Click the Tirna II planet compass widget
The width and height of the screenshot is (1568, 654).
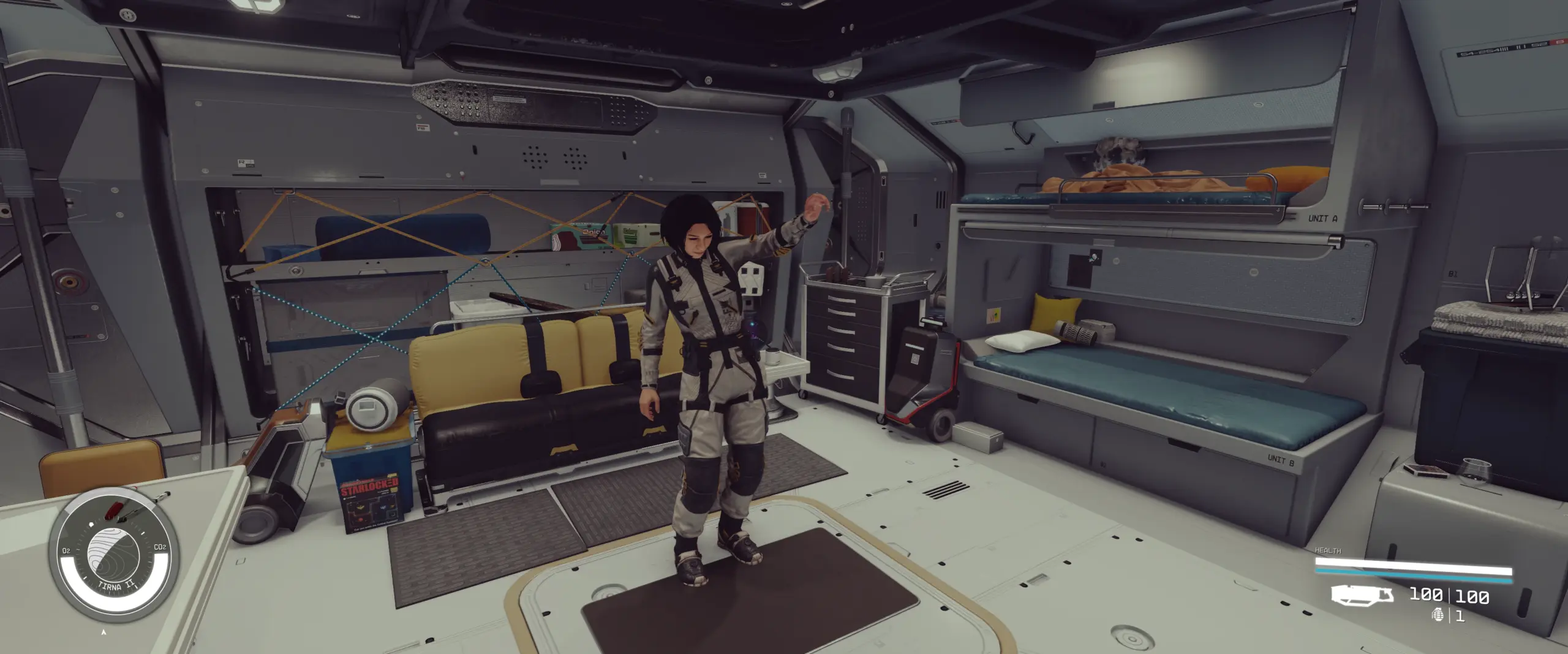point(113,555)
